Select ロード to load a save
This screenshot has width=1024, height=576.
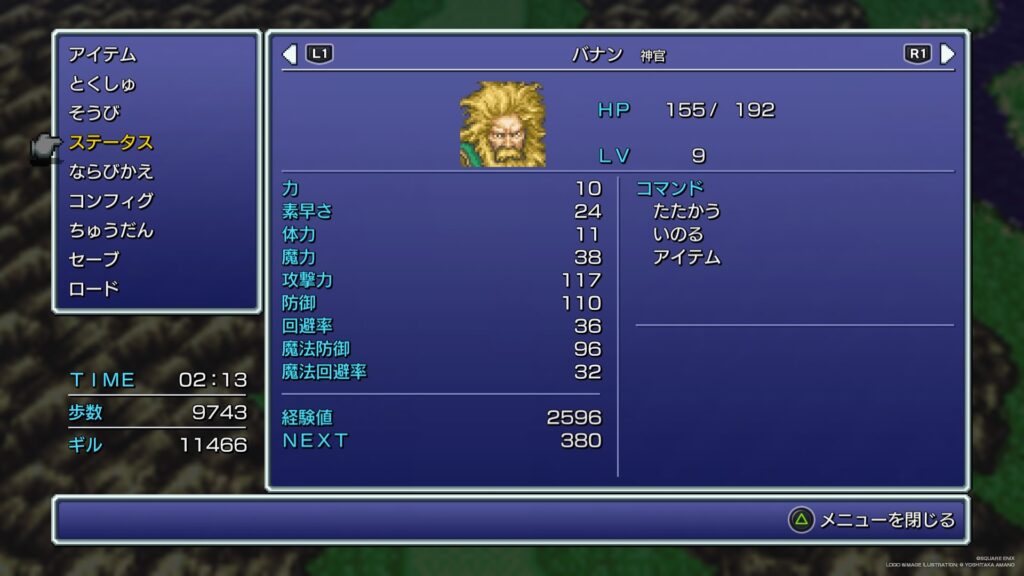pos(94,289)
